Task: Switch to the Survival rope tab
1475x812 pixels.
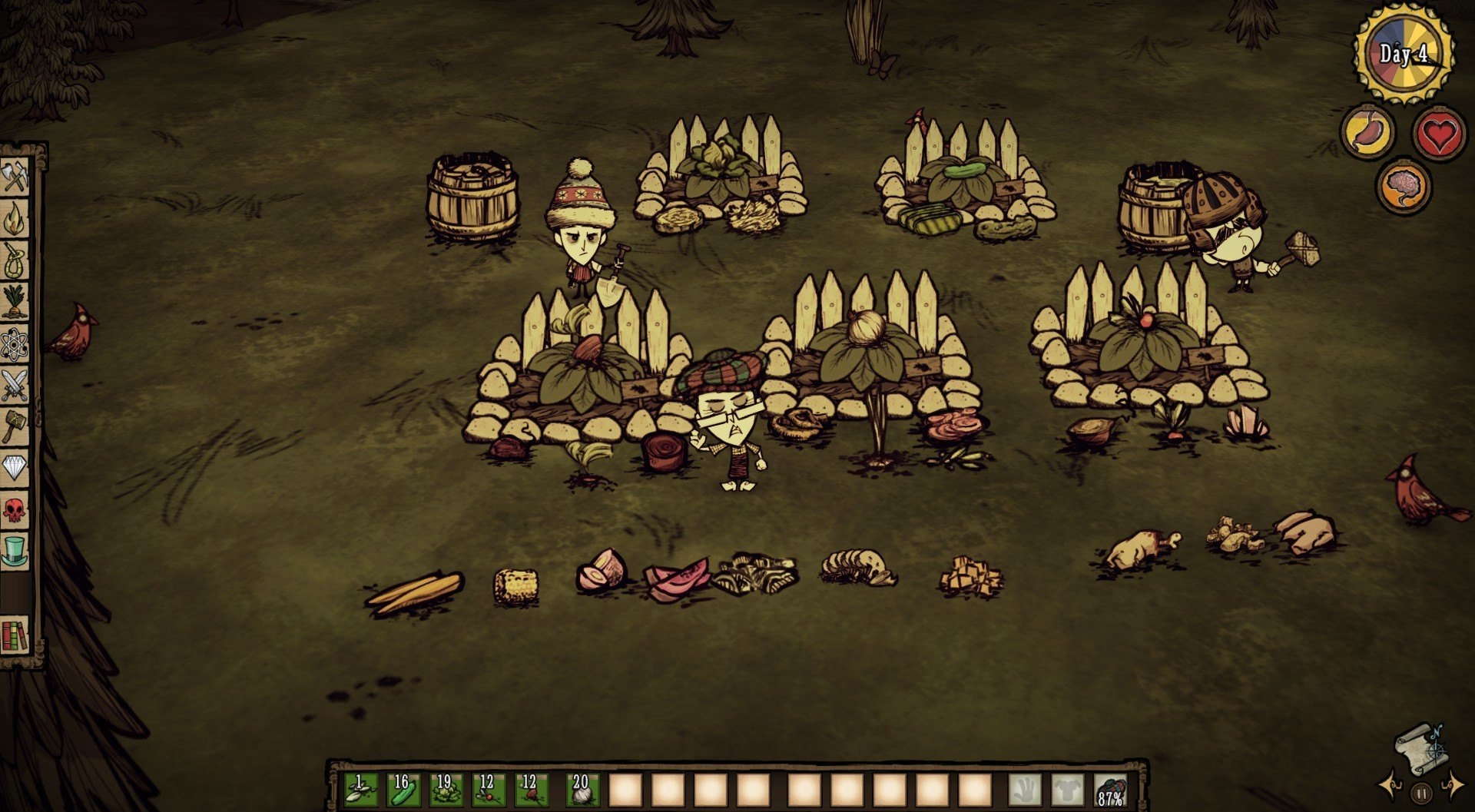Action: [x=15, y=260]
